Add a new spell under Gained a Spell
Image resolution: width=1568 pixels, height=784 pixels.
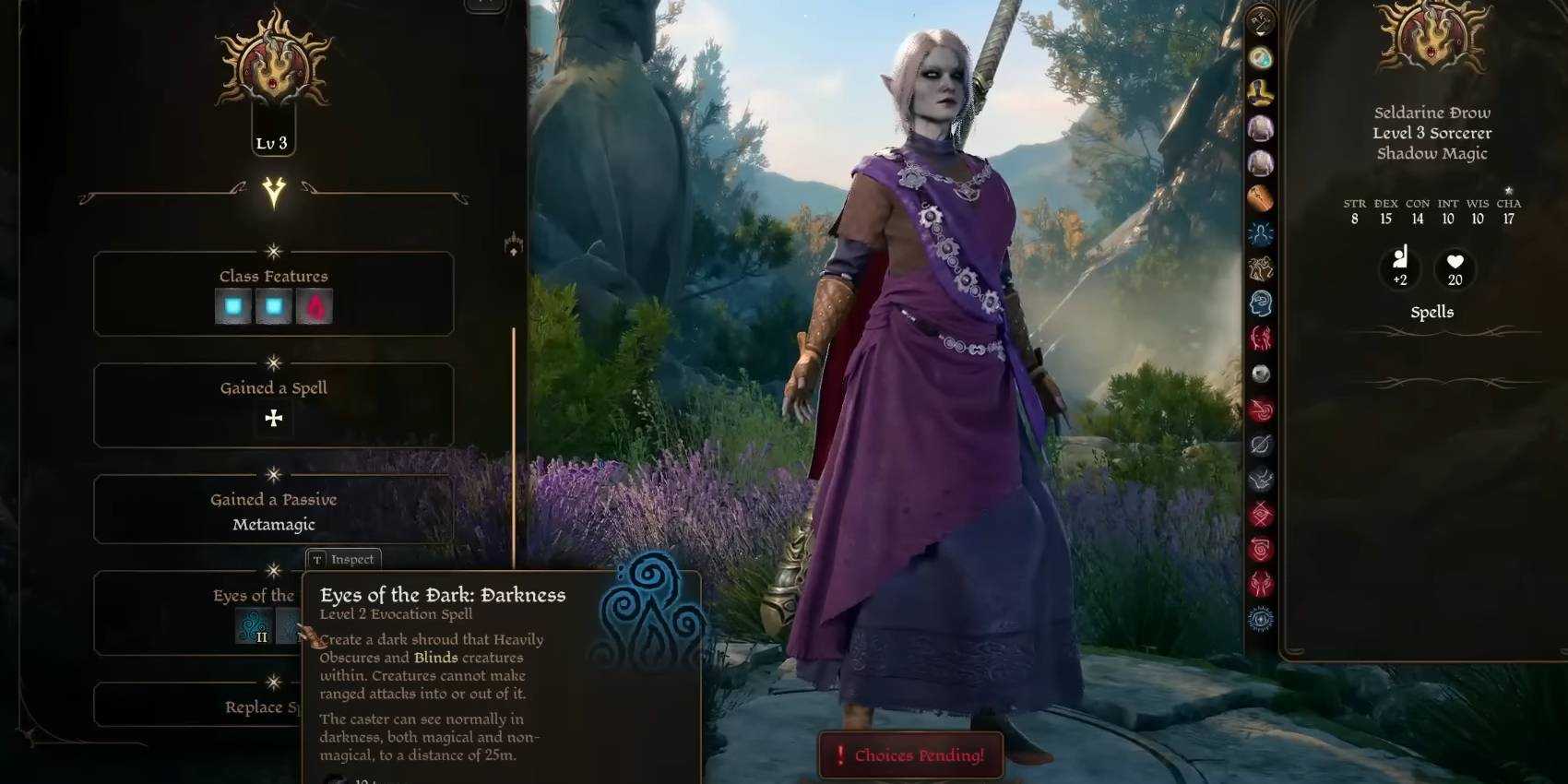point(274,419)
